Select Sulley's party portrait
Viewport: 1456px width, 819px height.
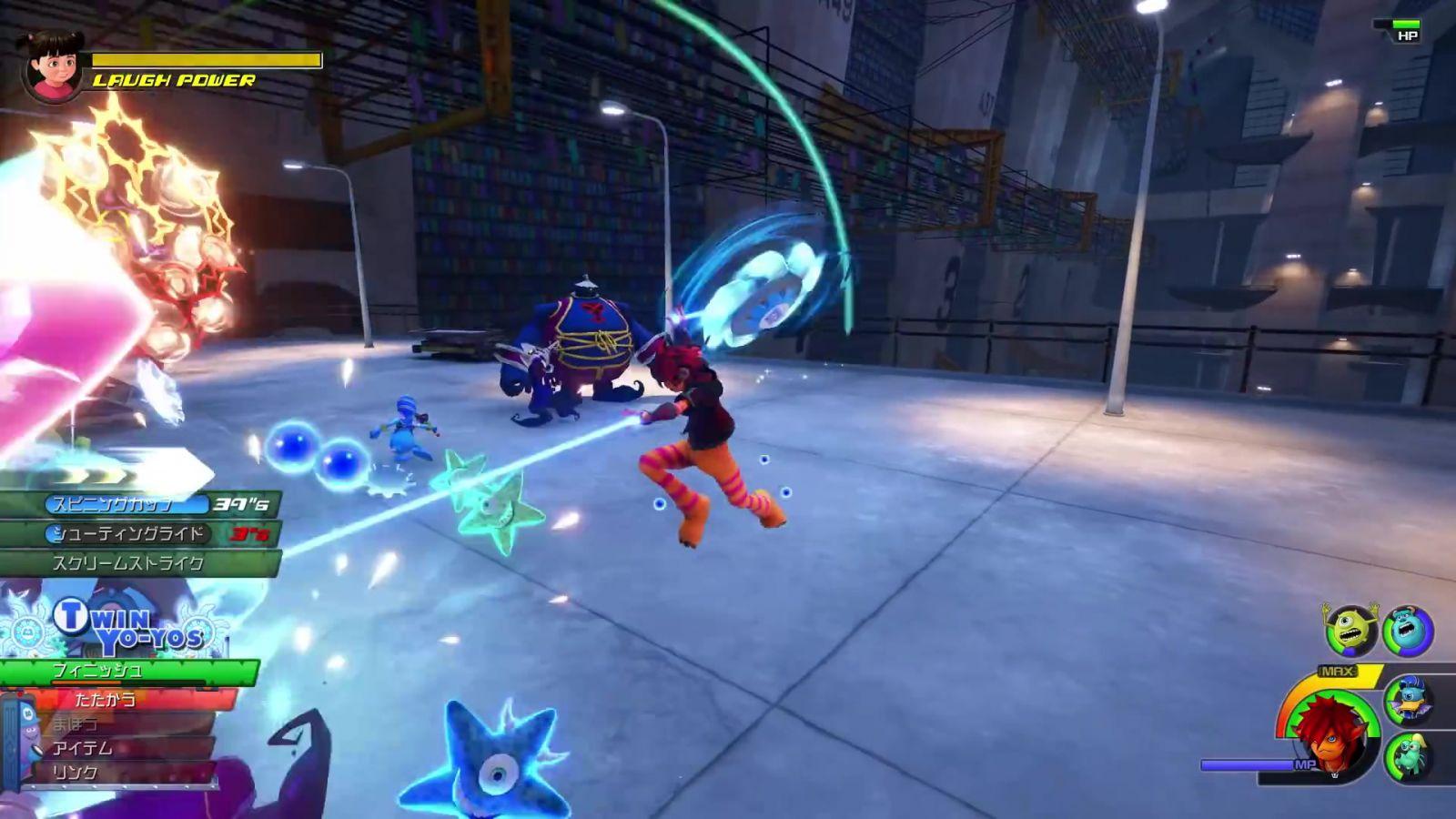coord(1408,631)
